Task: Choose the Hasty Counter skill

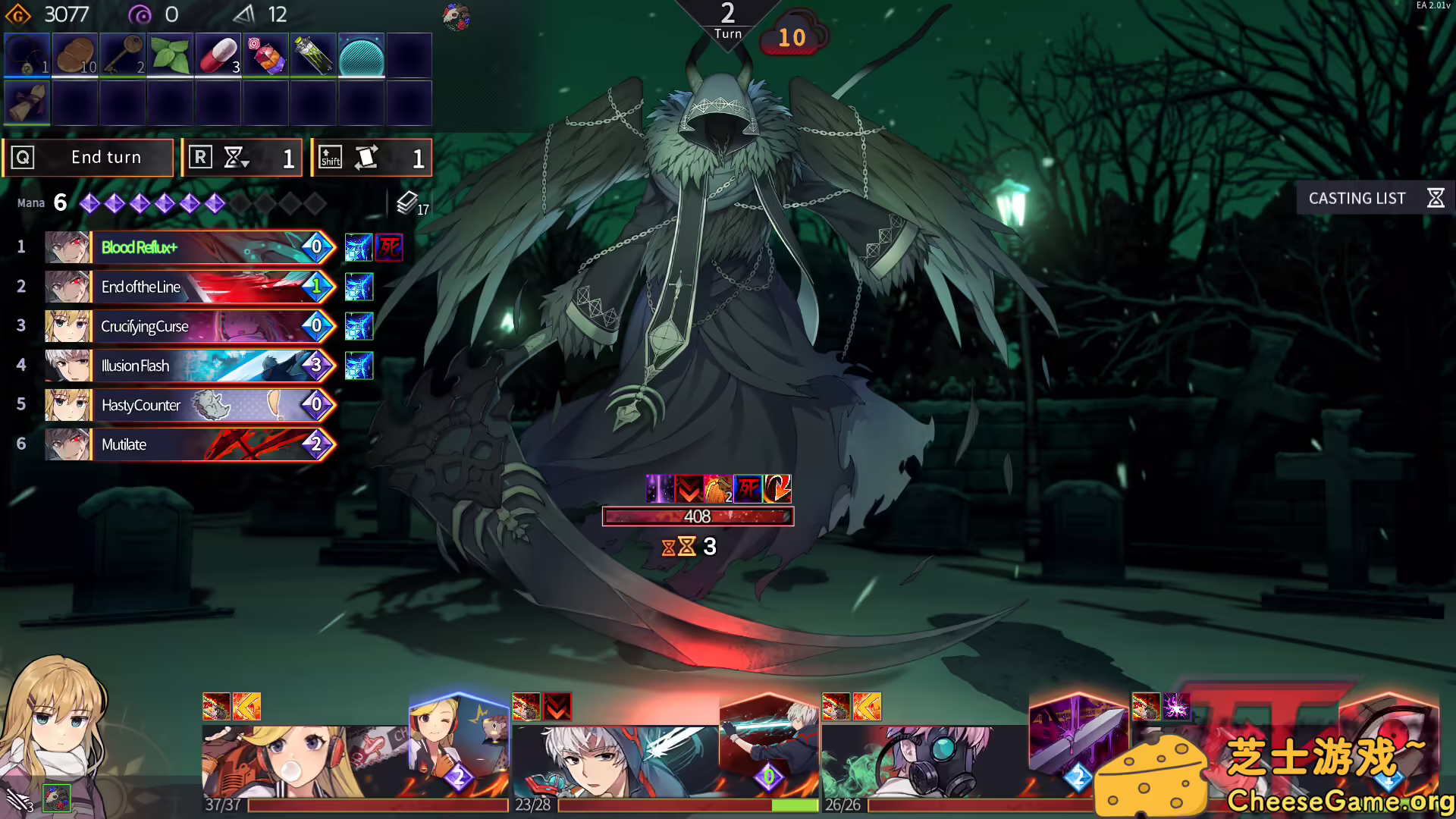Action: coord(190,405)
